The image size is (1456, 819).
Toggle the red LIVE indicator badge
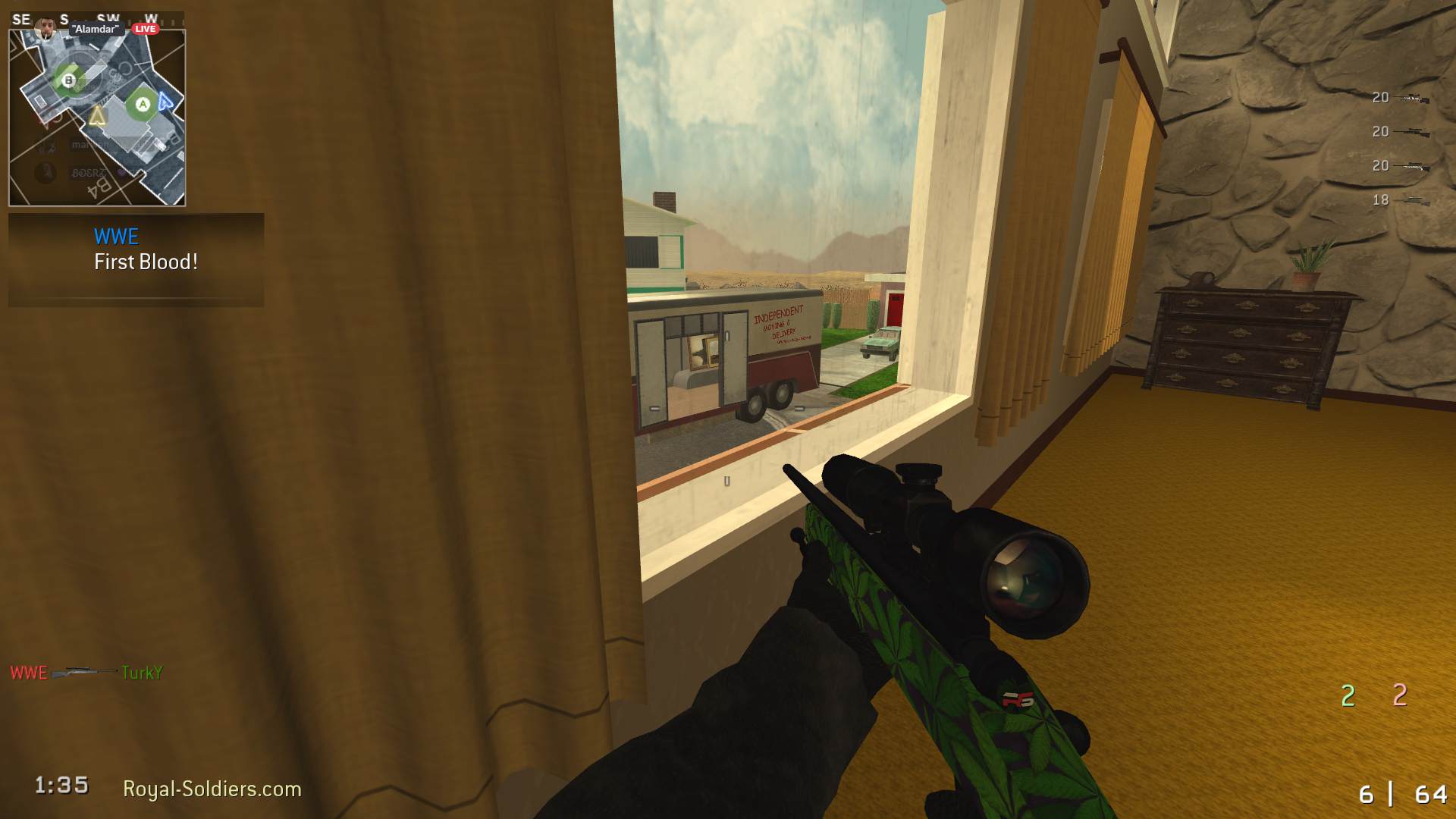click(144, 27)
